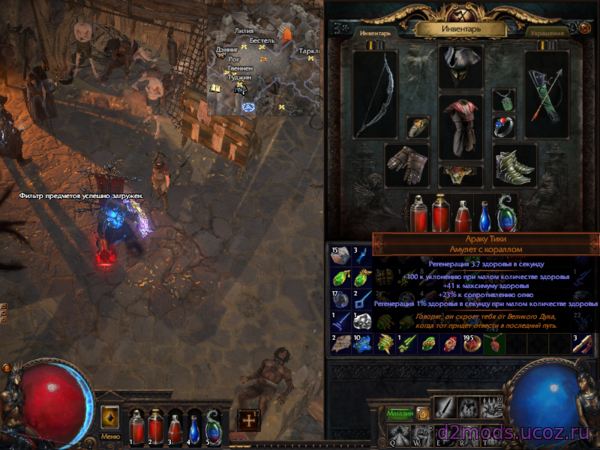Open the gold shield icon above Меню

[x=110, y=415]
